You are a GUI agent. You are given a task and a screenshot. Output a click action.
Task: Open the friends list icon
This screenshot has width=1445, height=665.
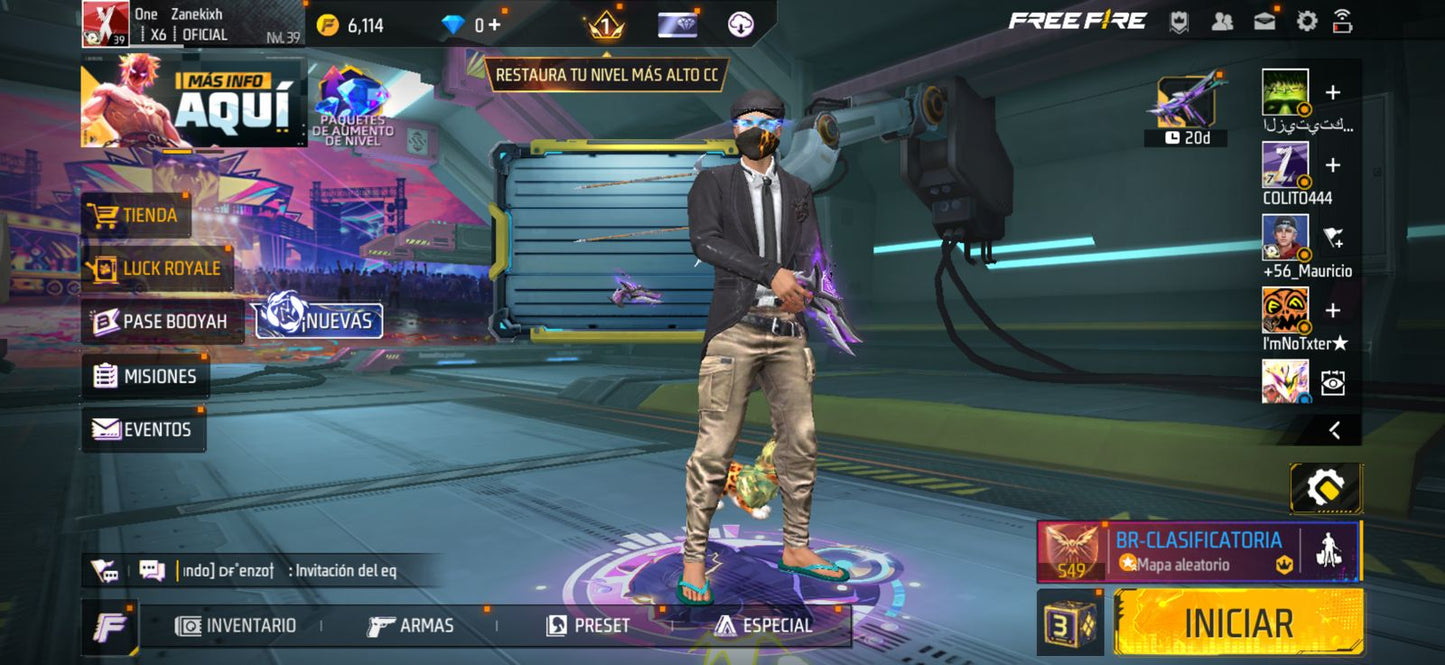(1222, 21)
